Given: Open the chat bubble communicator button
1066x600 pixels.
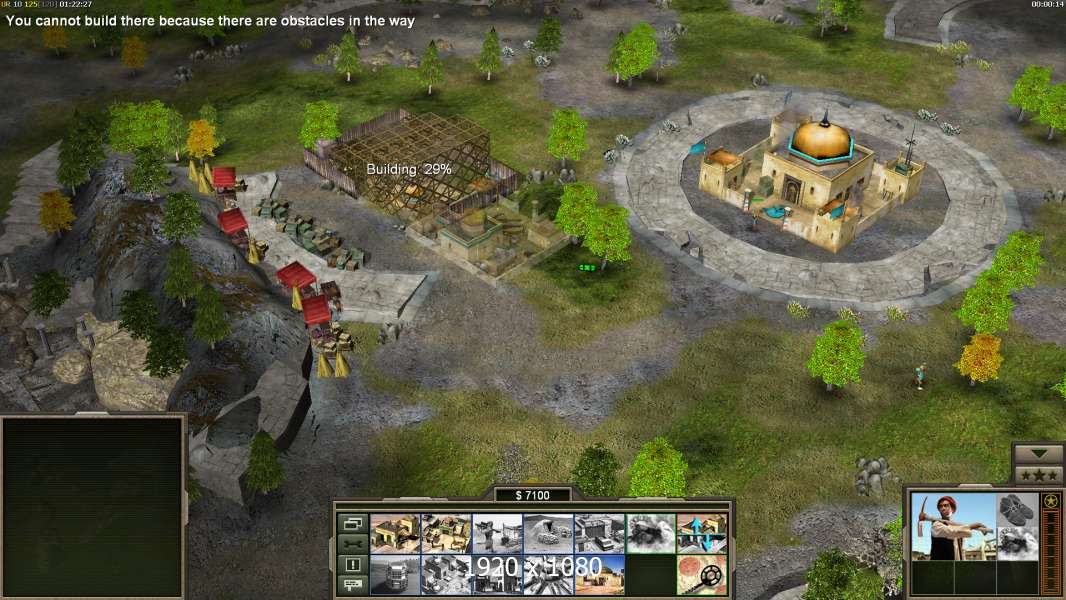Looking at the screenshot, I should click(x=352, y=586).
